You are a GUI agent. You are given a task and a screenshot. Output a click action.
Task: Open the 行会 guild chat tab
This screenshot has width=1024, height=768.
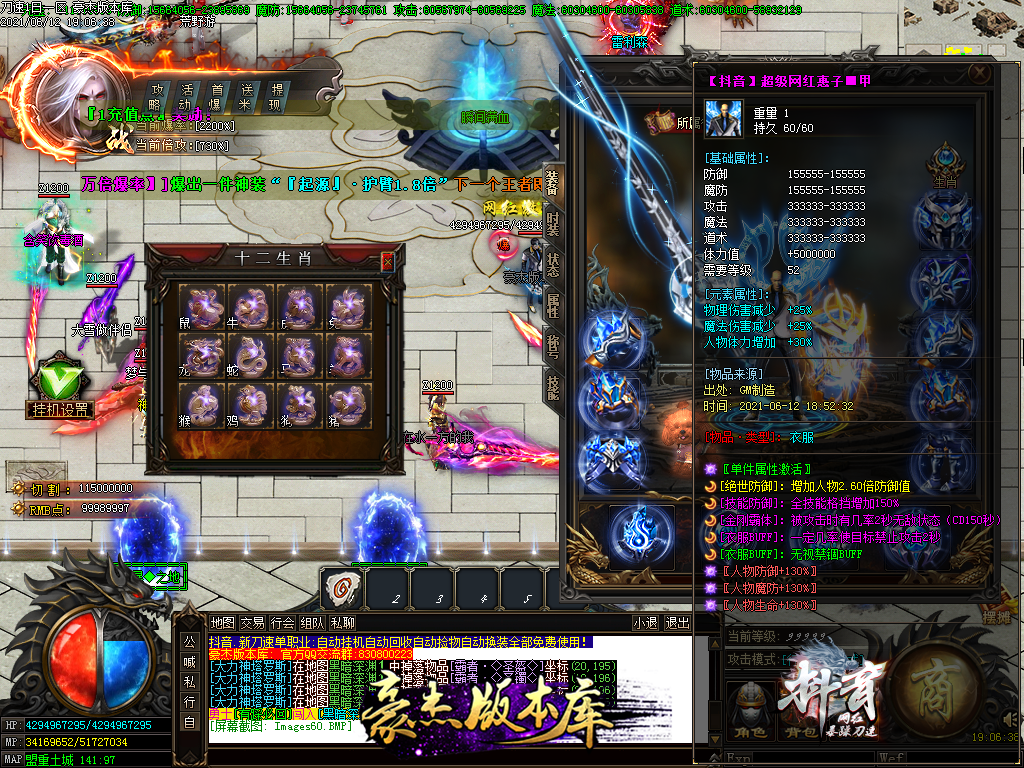click(x=282, y=623)
